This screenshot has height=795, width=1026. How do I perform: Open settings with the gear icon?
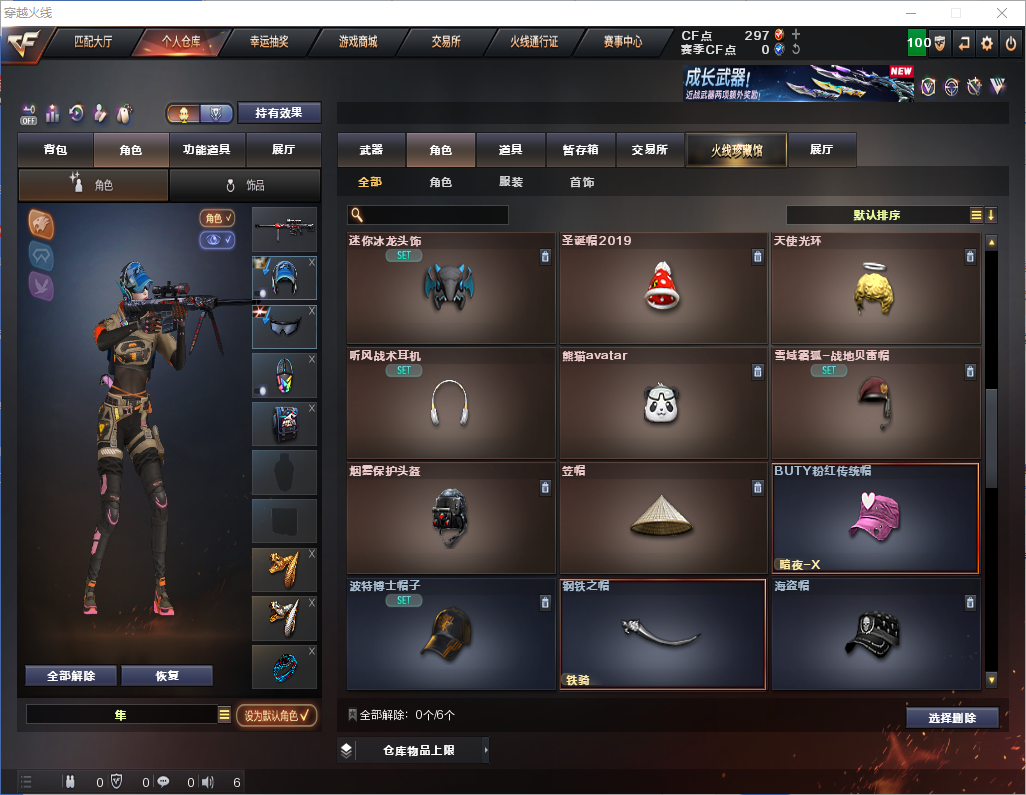(x=987, y=43)
